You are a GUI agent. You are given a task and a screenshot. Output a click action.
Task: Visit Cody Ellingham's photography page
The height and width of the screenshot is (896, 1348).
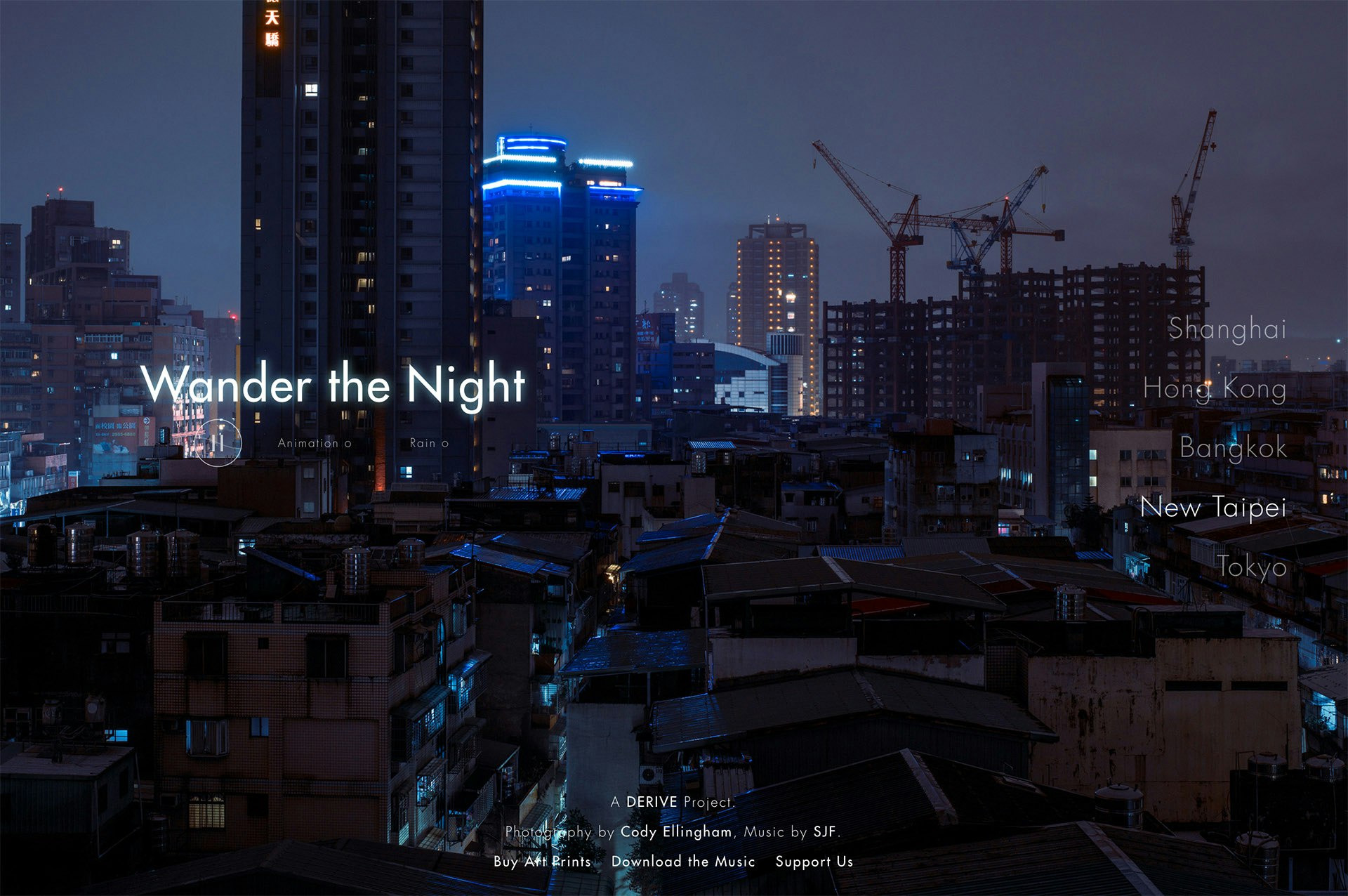point(678,832)
